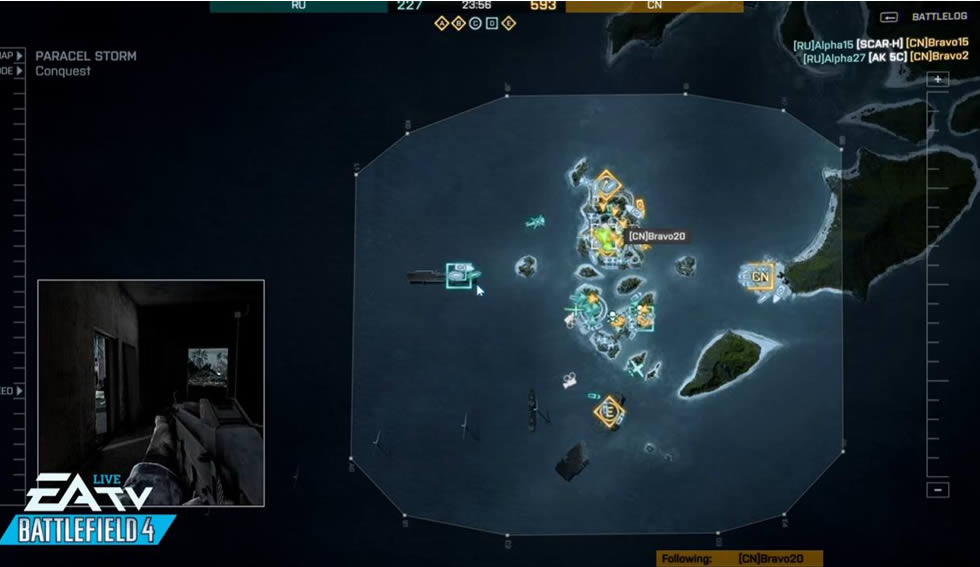This screenshot has height=567, width=980.
Task: Click the Battlelog back arrow button
Action: tap(889, 17)
